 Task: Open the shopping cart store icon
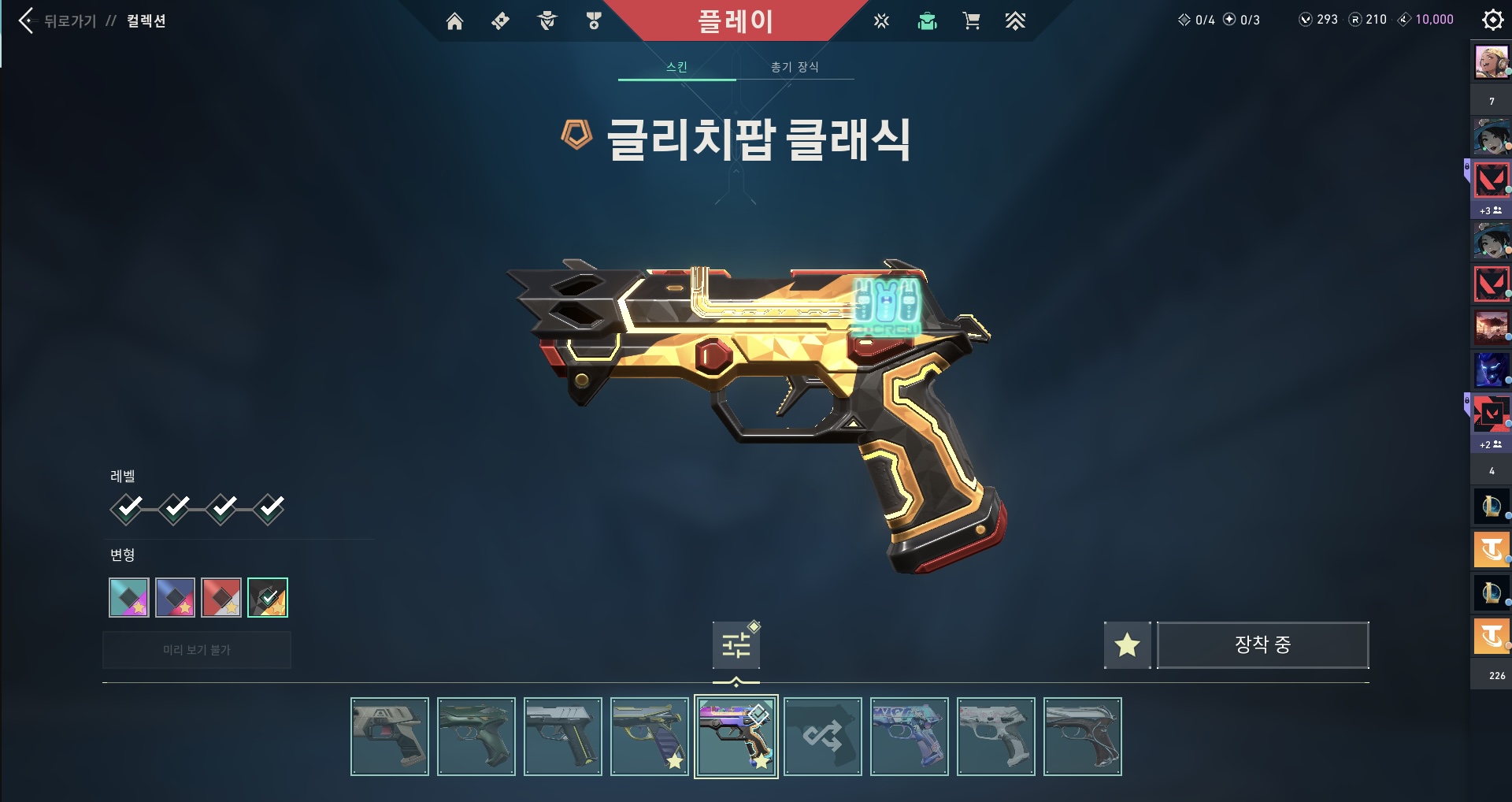[x=971, y=21]
